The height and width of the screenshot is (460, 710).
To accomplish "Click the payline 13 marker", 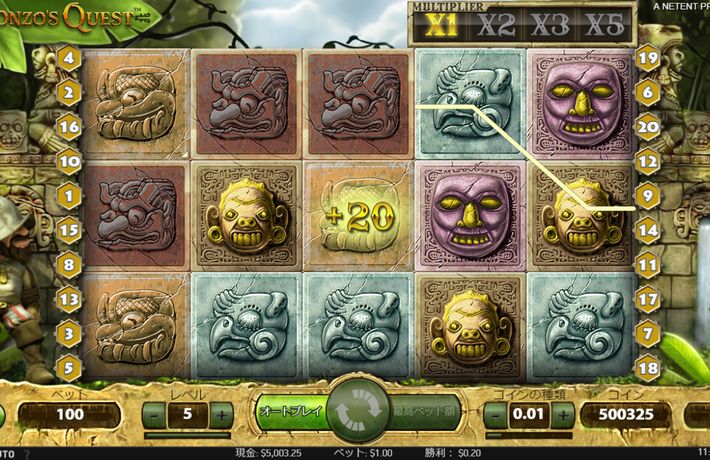I will point(69,297).
